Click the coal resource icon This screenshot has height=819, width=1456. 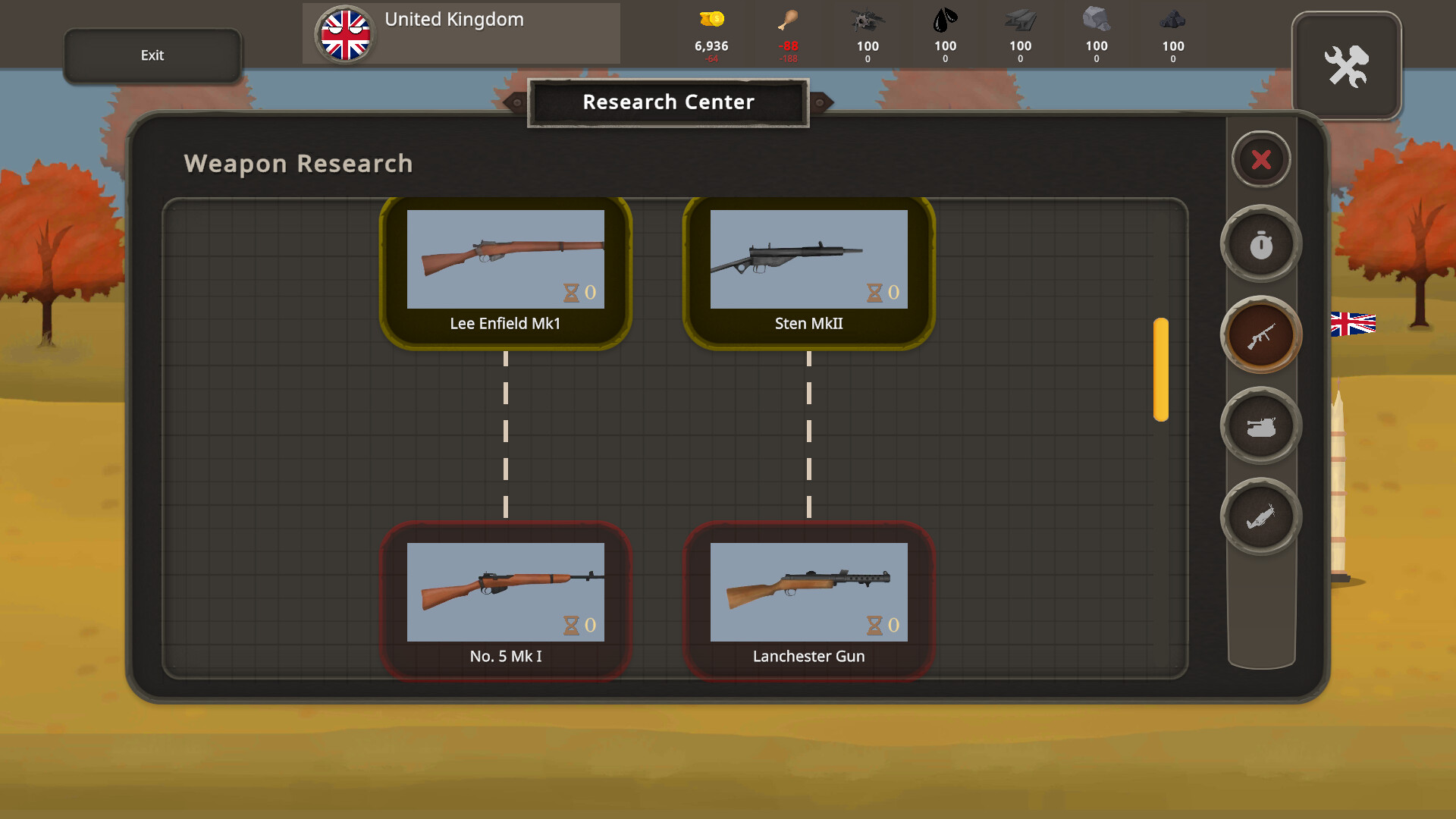[x=1172, y=20]
